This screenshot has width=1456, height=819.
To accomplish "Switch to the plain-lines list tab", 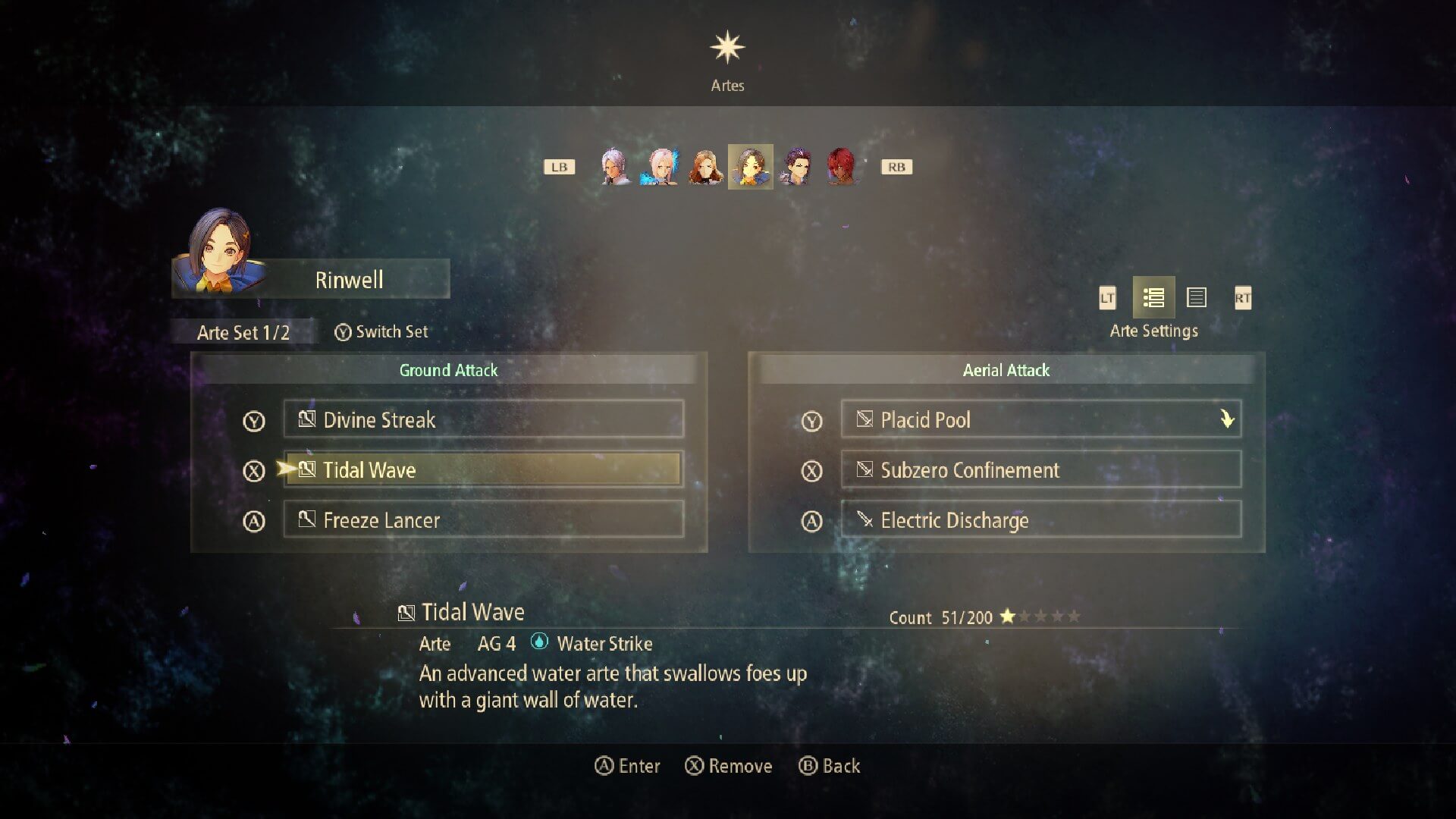I will pos(1197,297).
